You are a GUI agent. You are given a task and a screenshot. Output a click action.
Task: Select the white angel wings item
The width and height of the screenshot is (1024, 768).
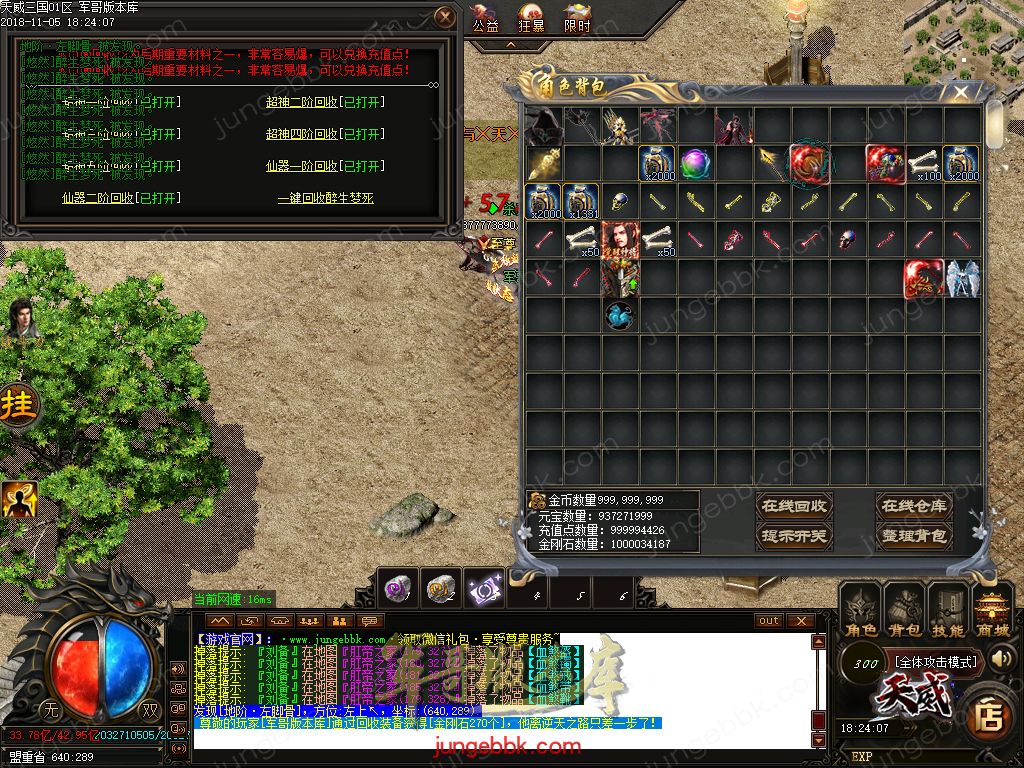pos(961,277)
